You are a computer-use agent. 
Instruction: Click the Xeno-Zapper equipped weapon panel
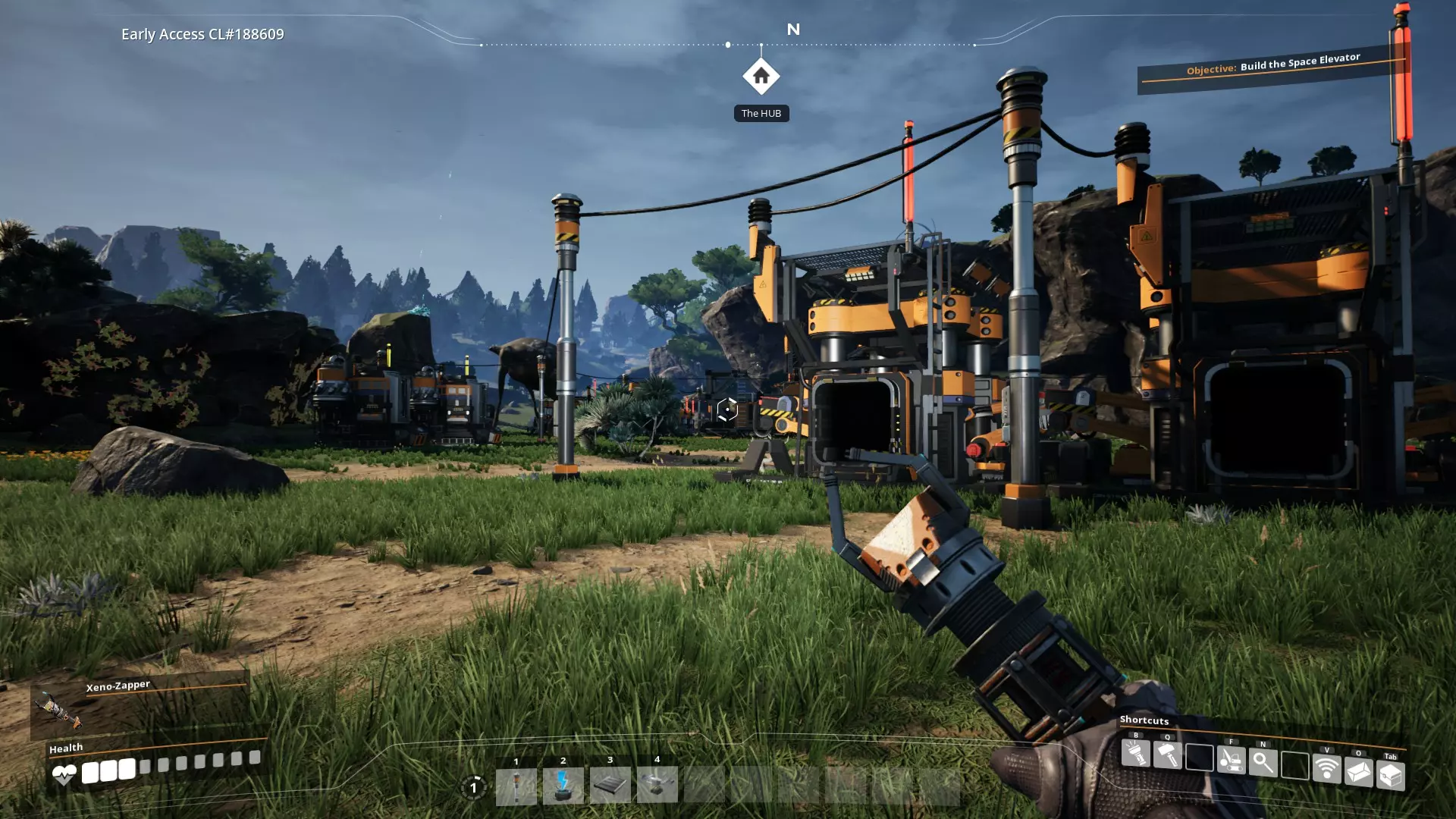click(x=140, y=705)
